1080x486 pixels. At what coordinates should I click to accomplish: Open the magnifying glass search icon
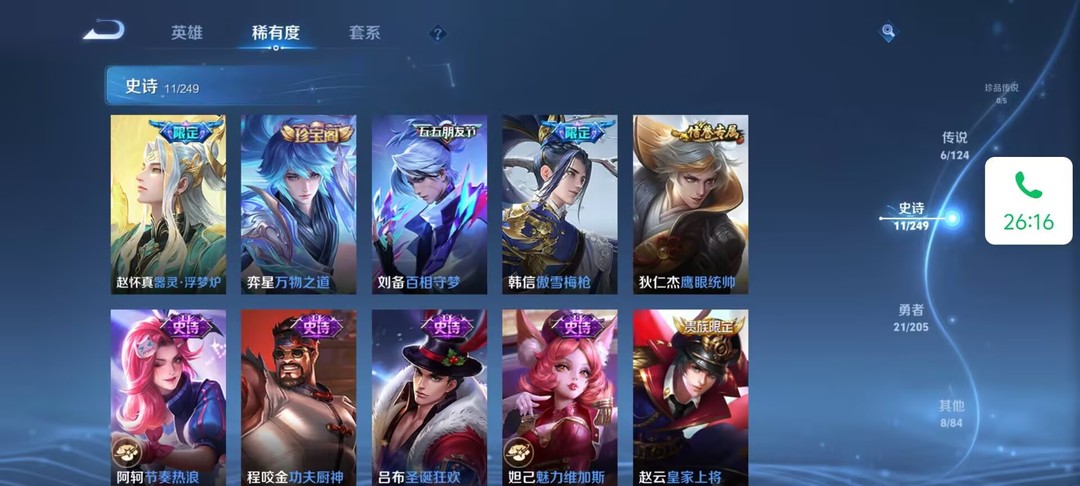click(888, 33)
